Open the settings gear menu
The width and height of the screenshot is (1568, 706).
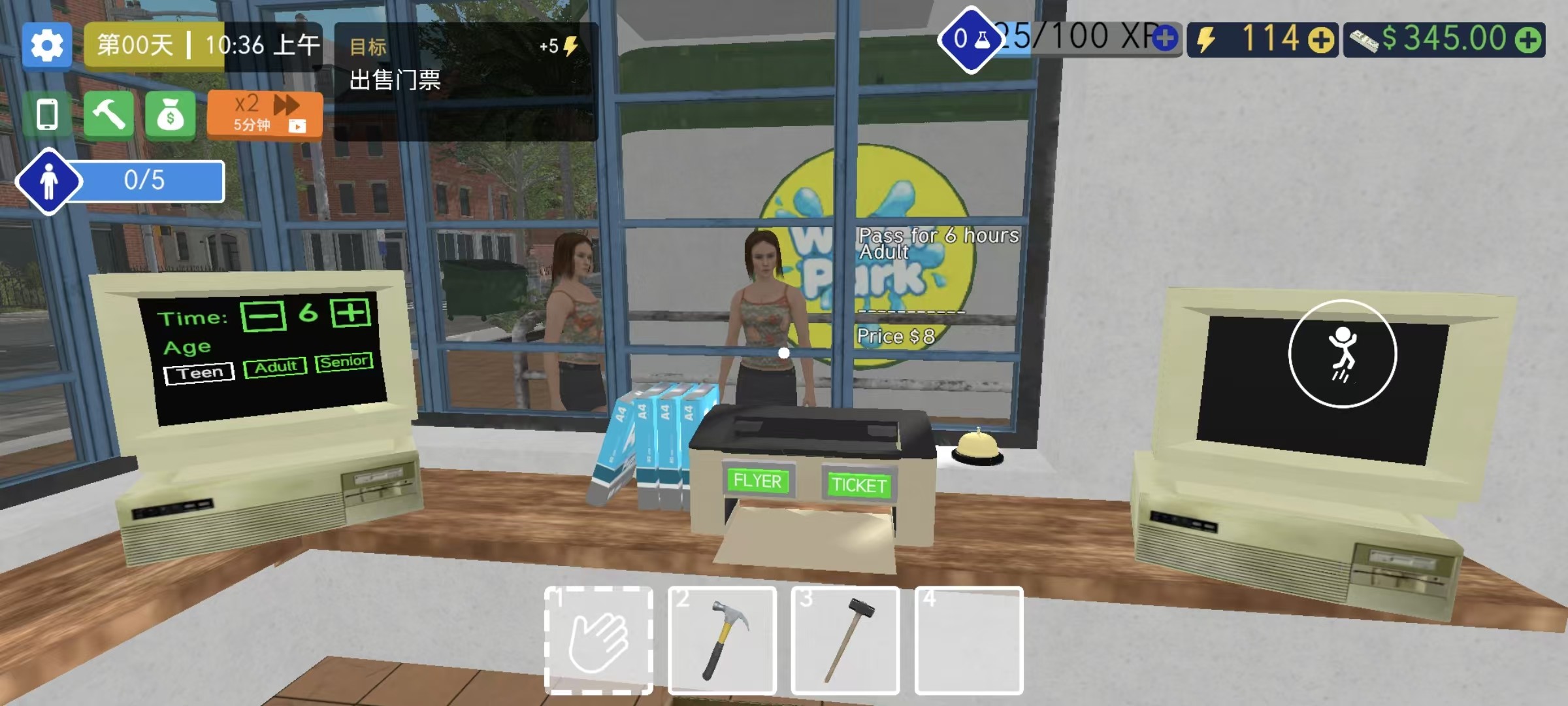46,46
